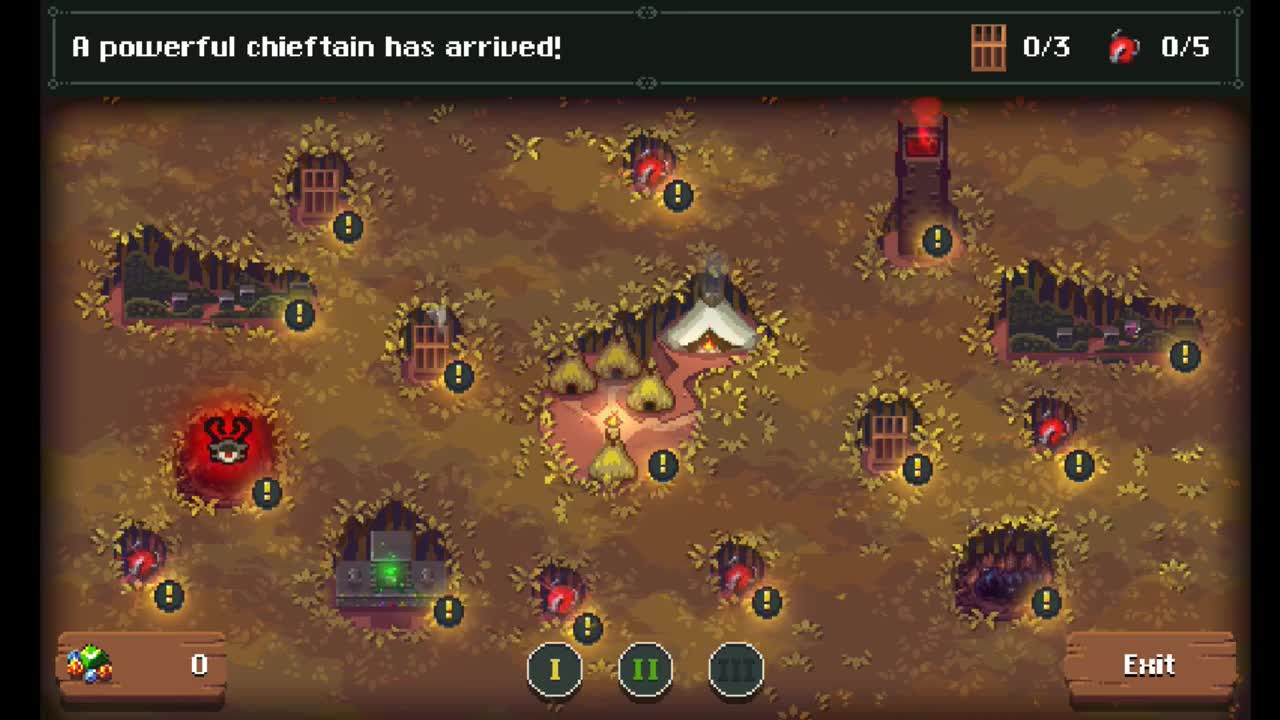Click the gems icon on the currency panel
The height and width of the screenshot is (720, 1280).
87,663
